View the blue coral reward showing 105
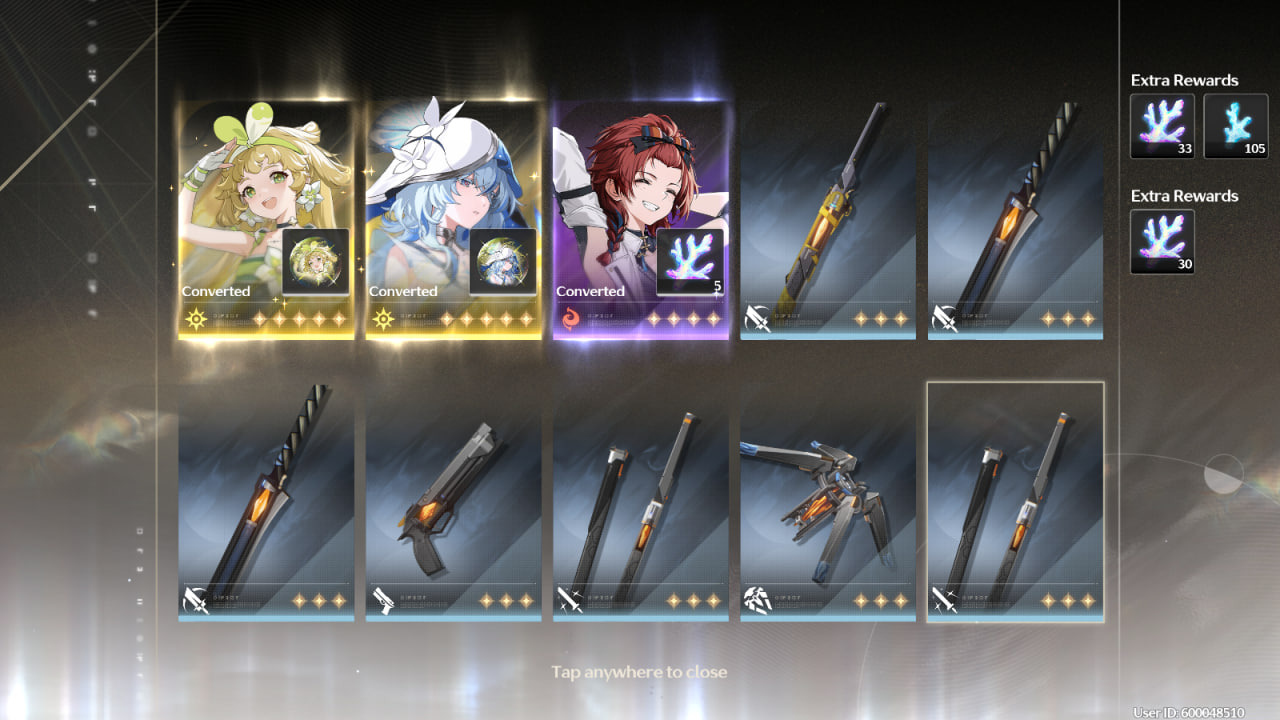1280x720 pixels. (1236, 126)
